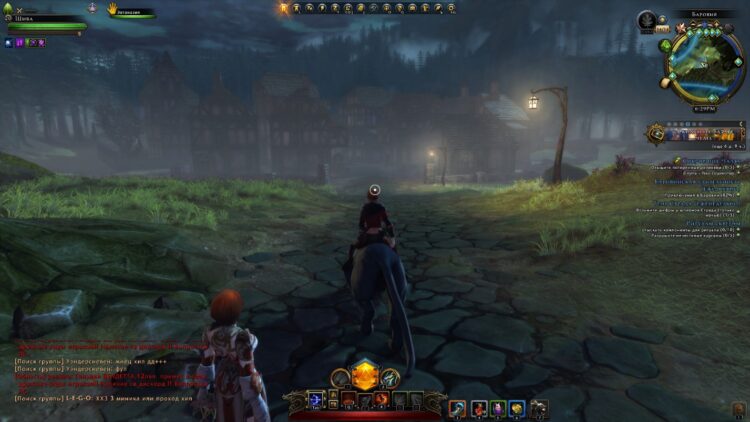Viewport: 750px width, 422px height.
Task: Activate the mount slot icon
Action: point(538,408)
